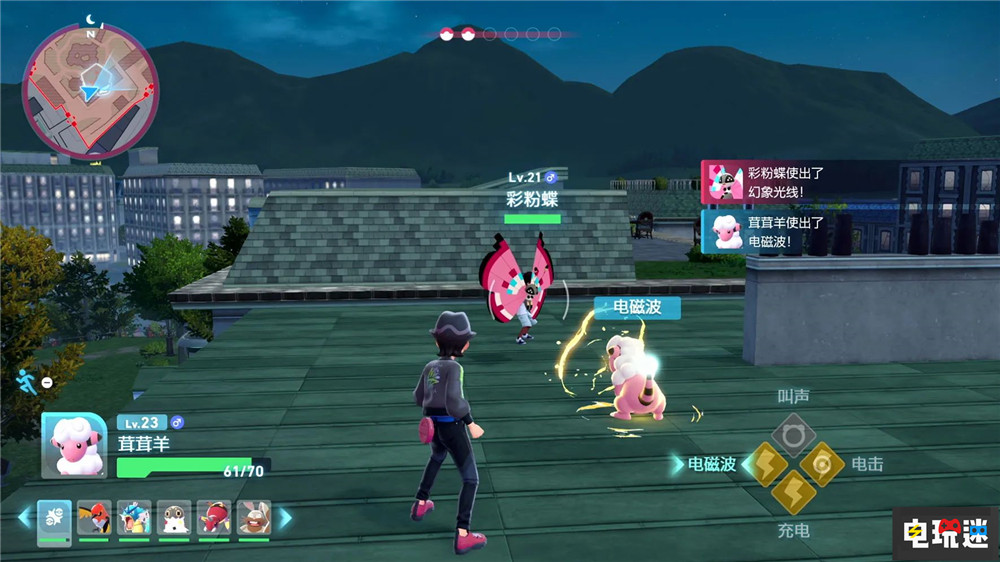Switch to the red bug party Pokémon
The image size is (1000, 562).
tap(214, 518)
